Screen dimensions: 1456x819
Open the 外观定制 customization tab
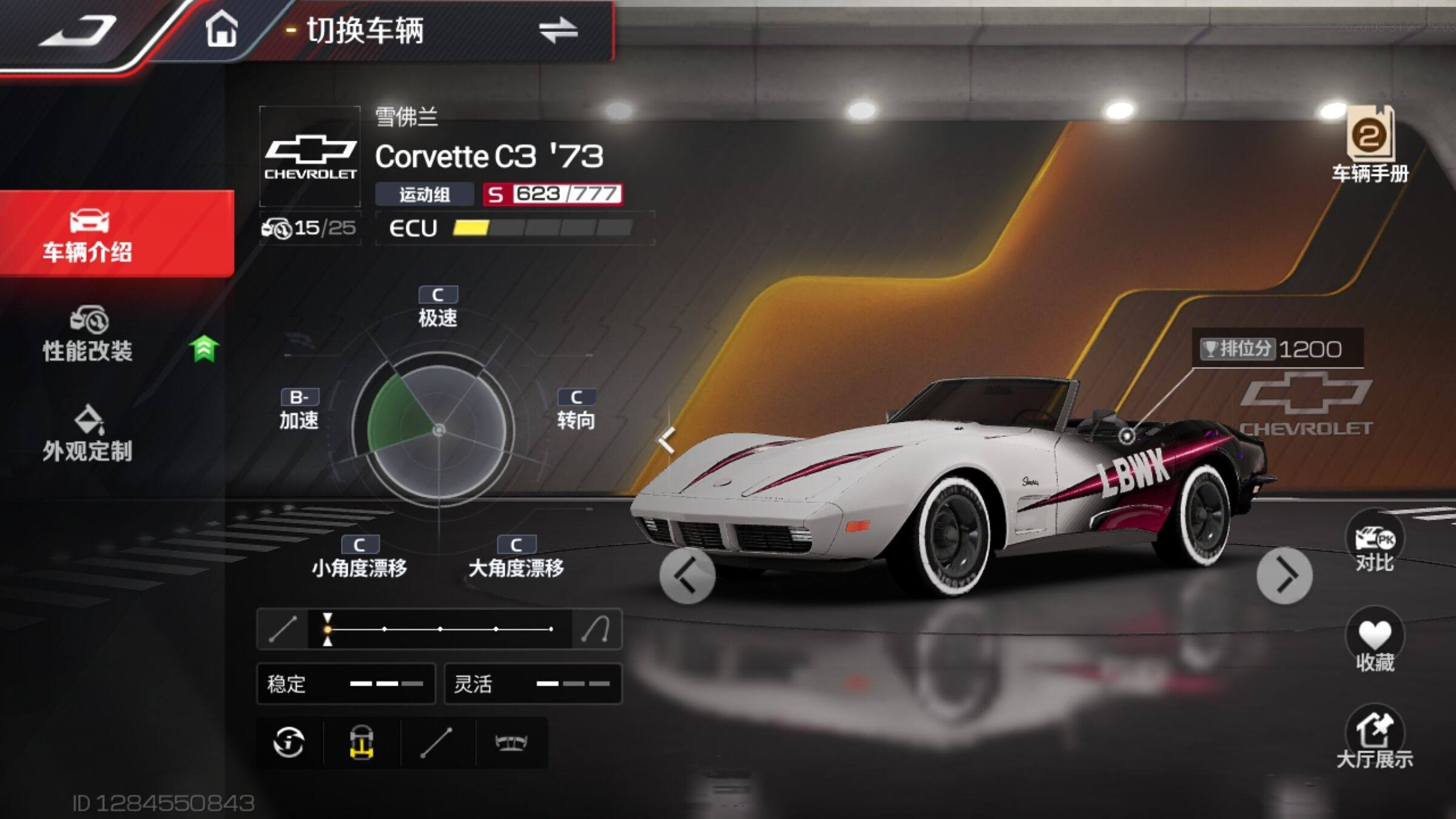pos(89,434)
